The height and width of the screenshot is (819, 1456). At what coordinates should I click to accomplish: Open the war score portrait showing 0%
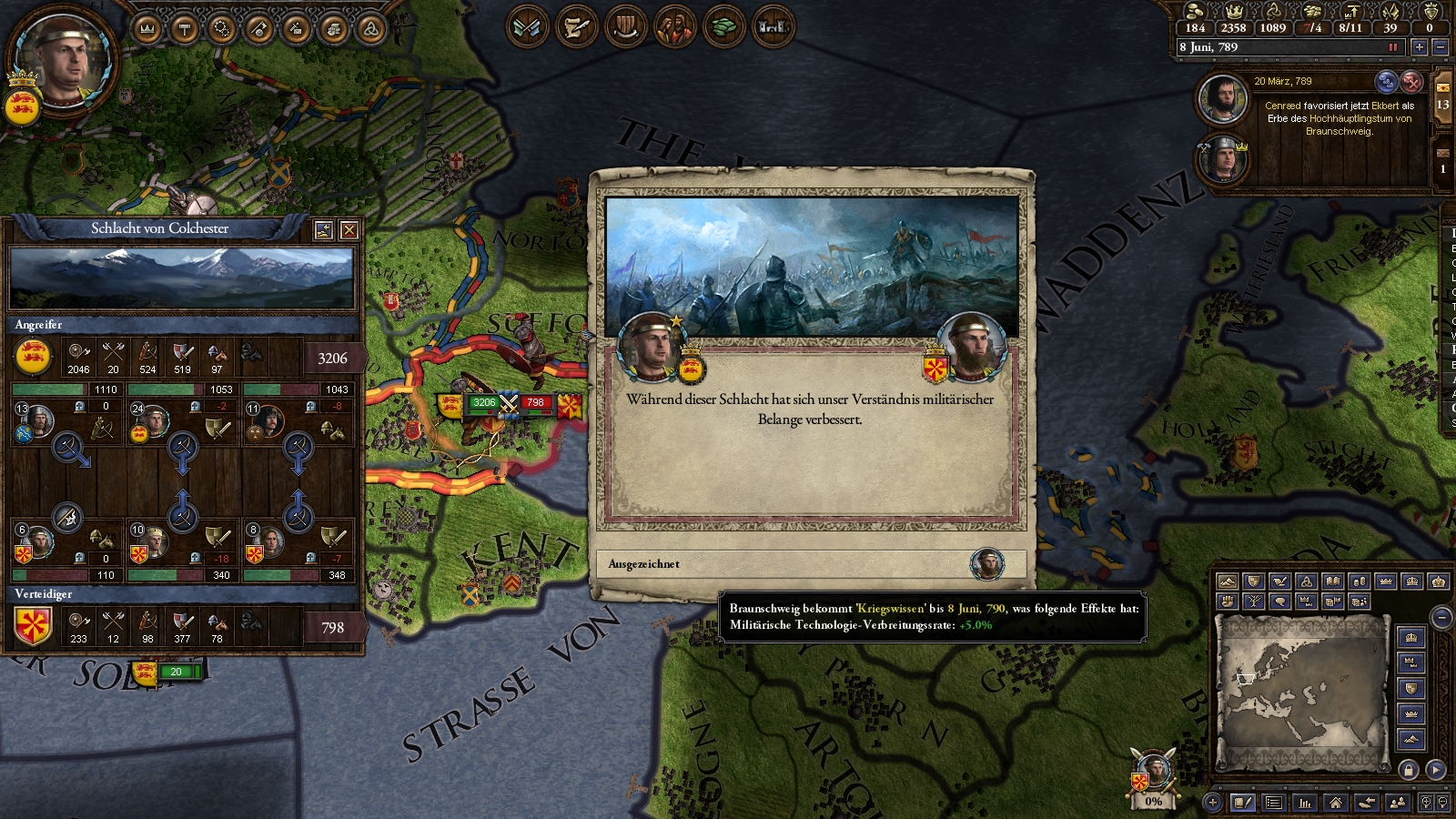point(1154,773)
